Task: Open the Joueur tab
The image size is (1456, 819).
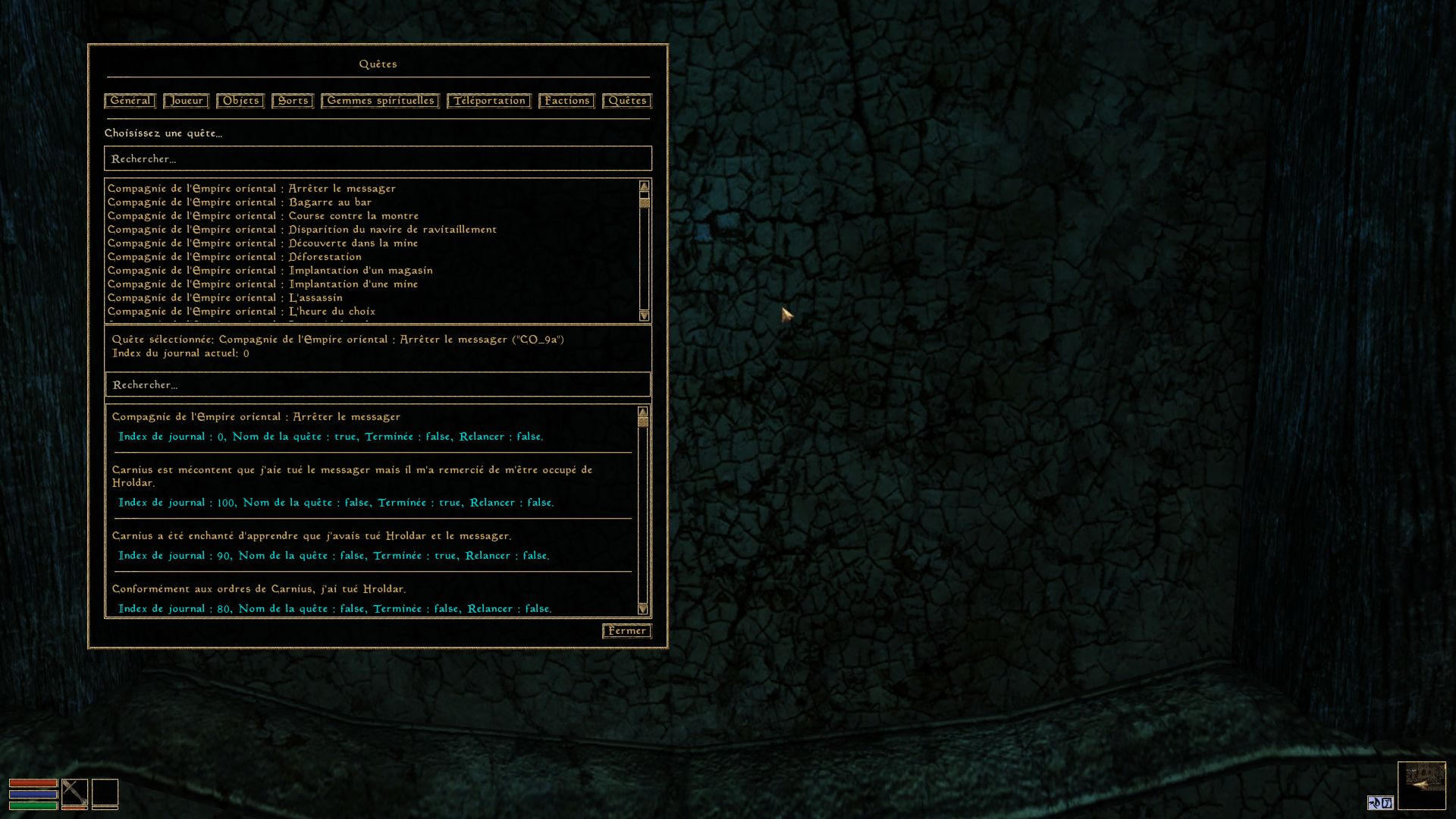Action: coord(186,101)
